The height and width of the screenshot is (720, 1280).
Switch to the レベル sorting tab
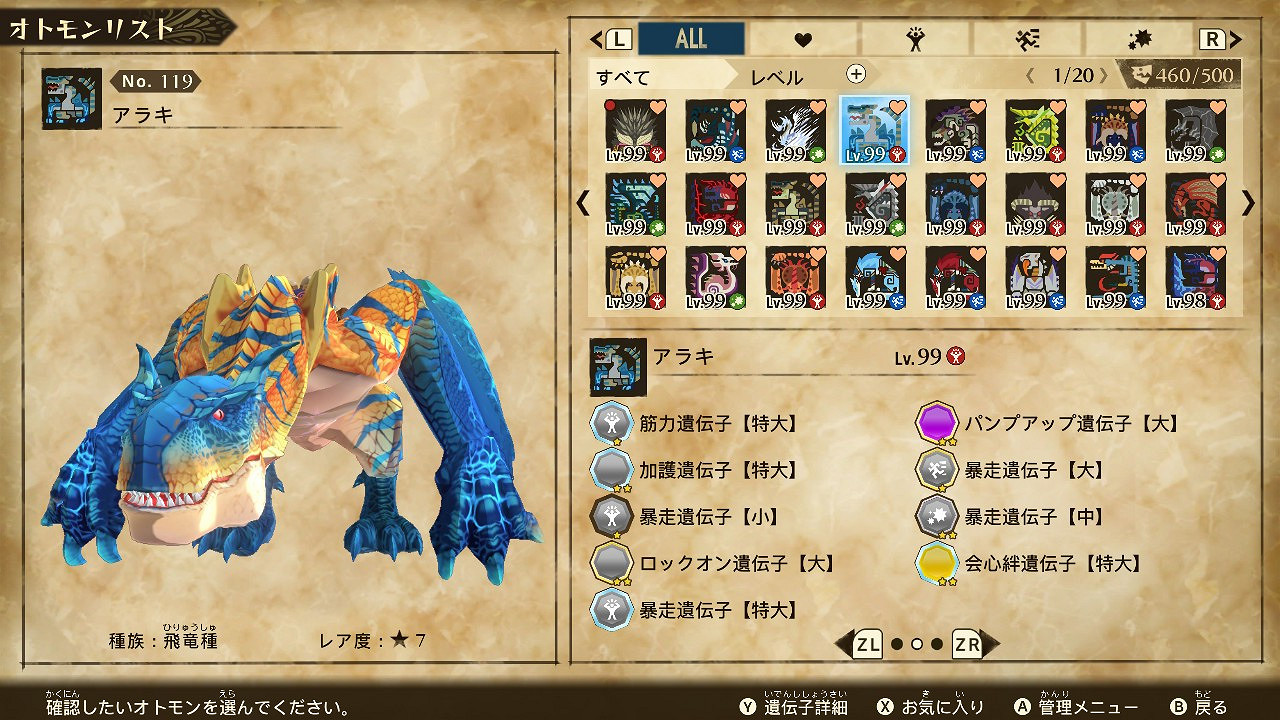tap(780, 74)
